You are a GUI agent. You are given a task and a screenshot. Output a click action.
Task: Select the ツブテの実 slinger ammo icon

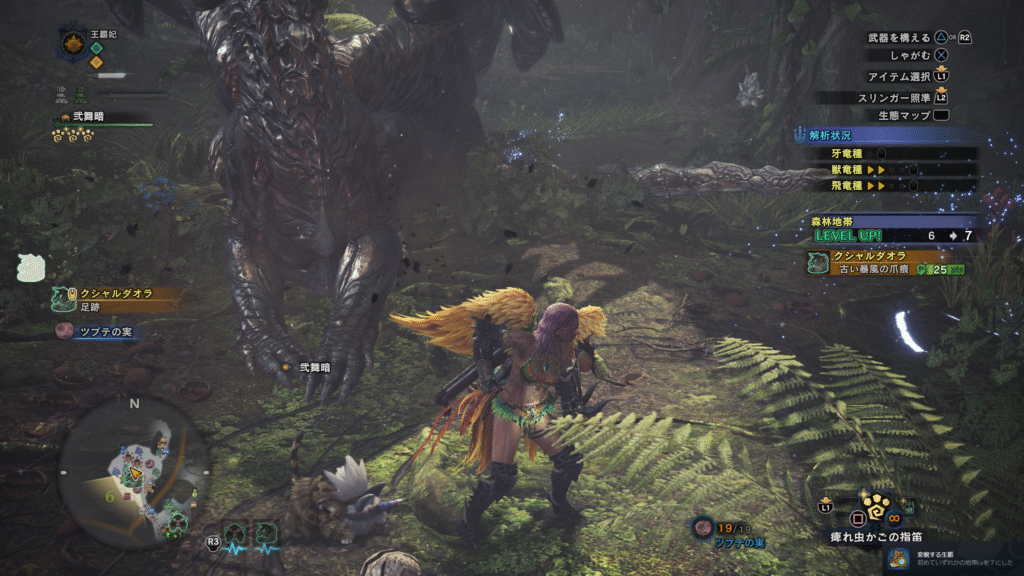click(704, 526)
